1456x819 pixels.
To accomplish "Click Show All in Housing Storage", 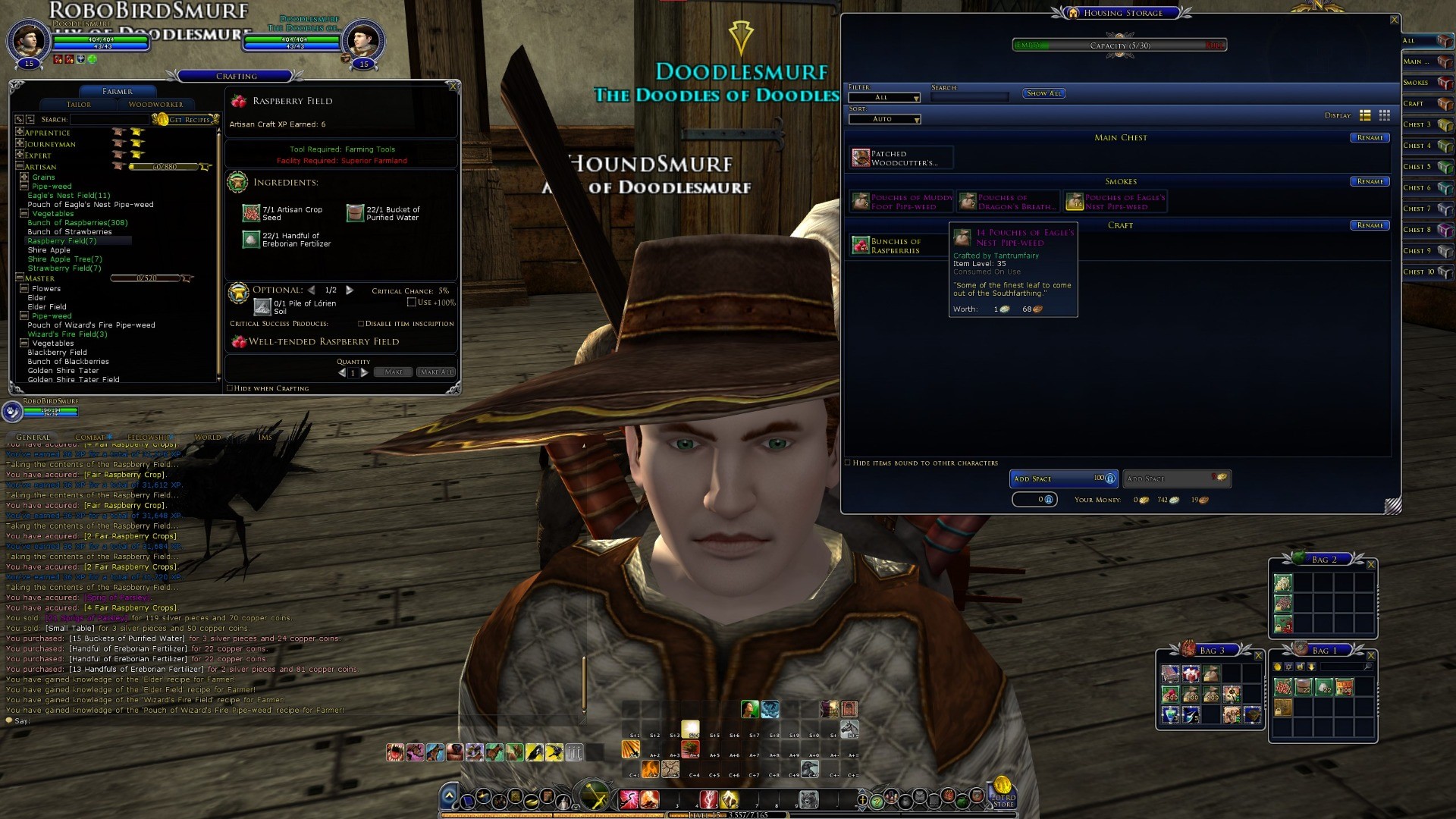I will coord(1044,93).
